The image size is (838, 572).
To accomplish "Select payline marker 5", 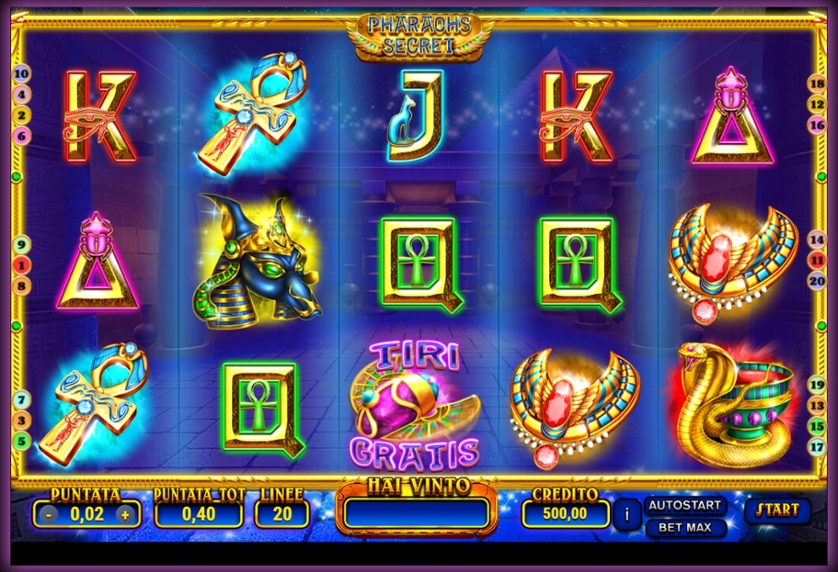I will click(22, 440).
